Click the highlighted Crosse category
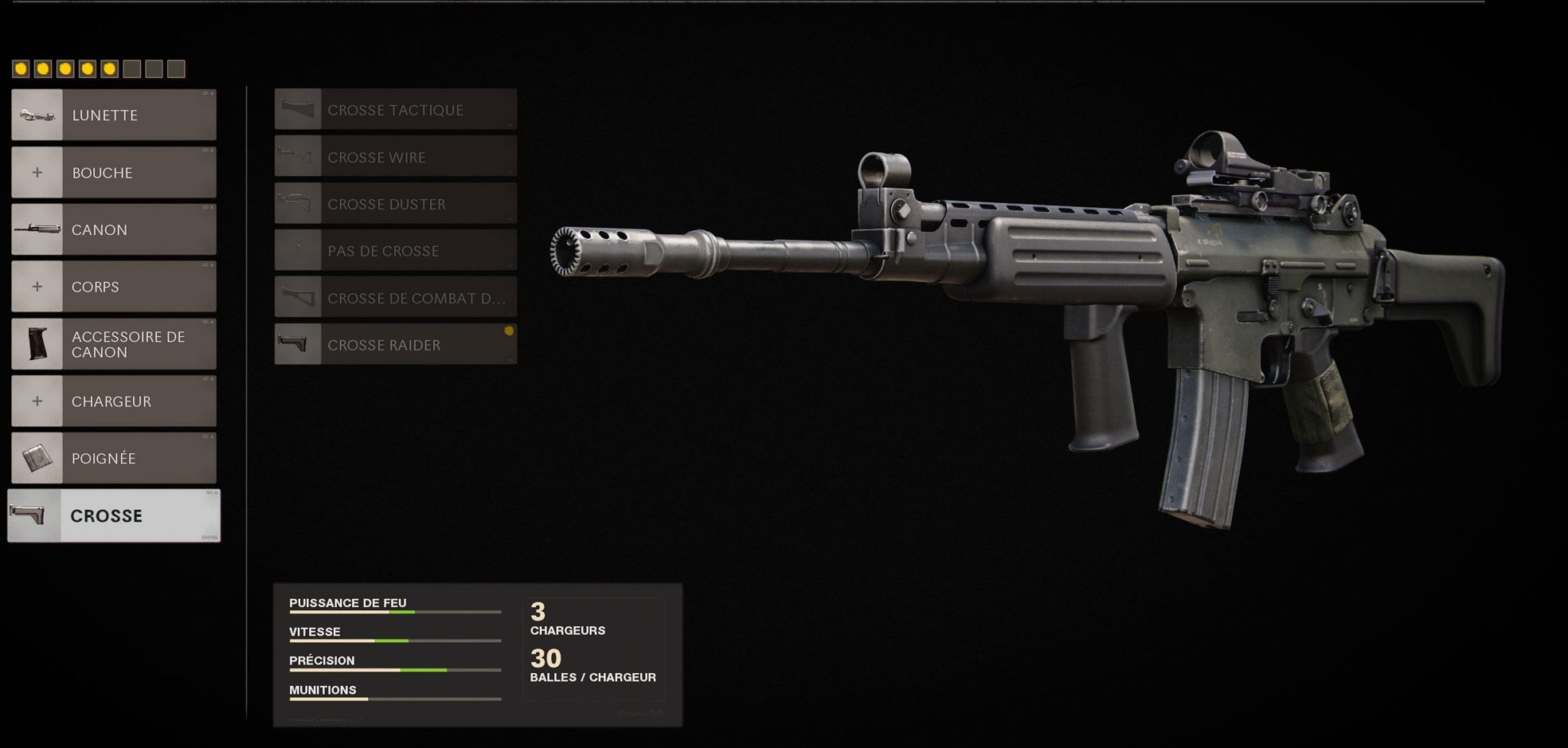Screen dimensions: 1568x748 pos(113,515)
